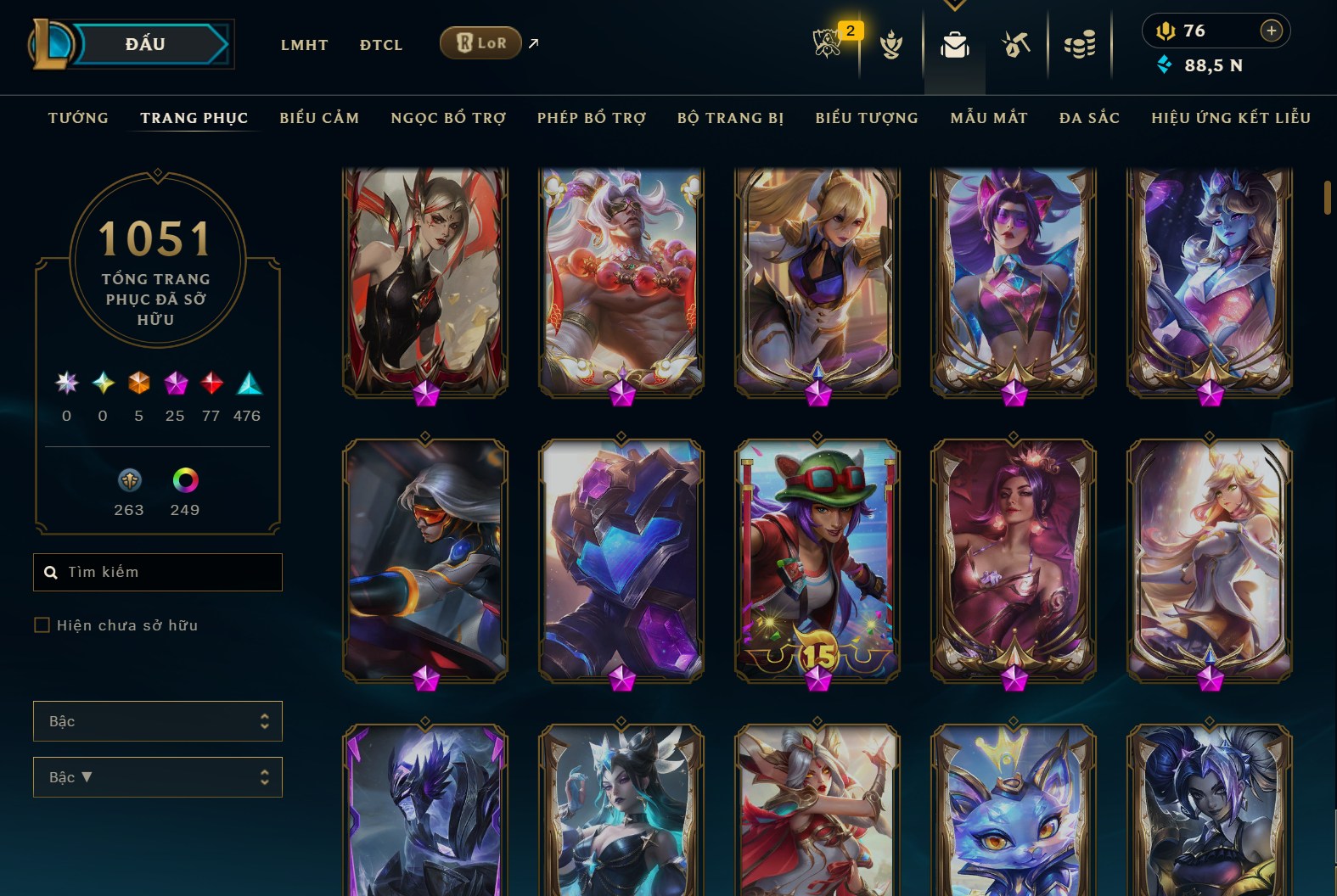Click the plus button to purchase RP
The width and height of the screenshot is (1337, 896).
click(x=1271, y=31)
